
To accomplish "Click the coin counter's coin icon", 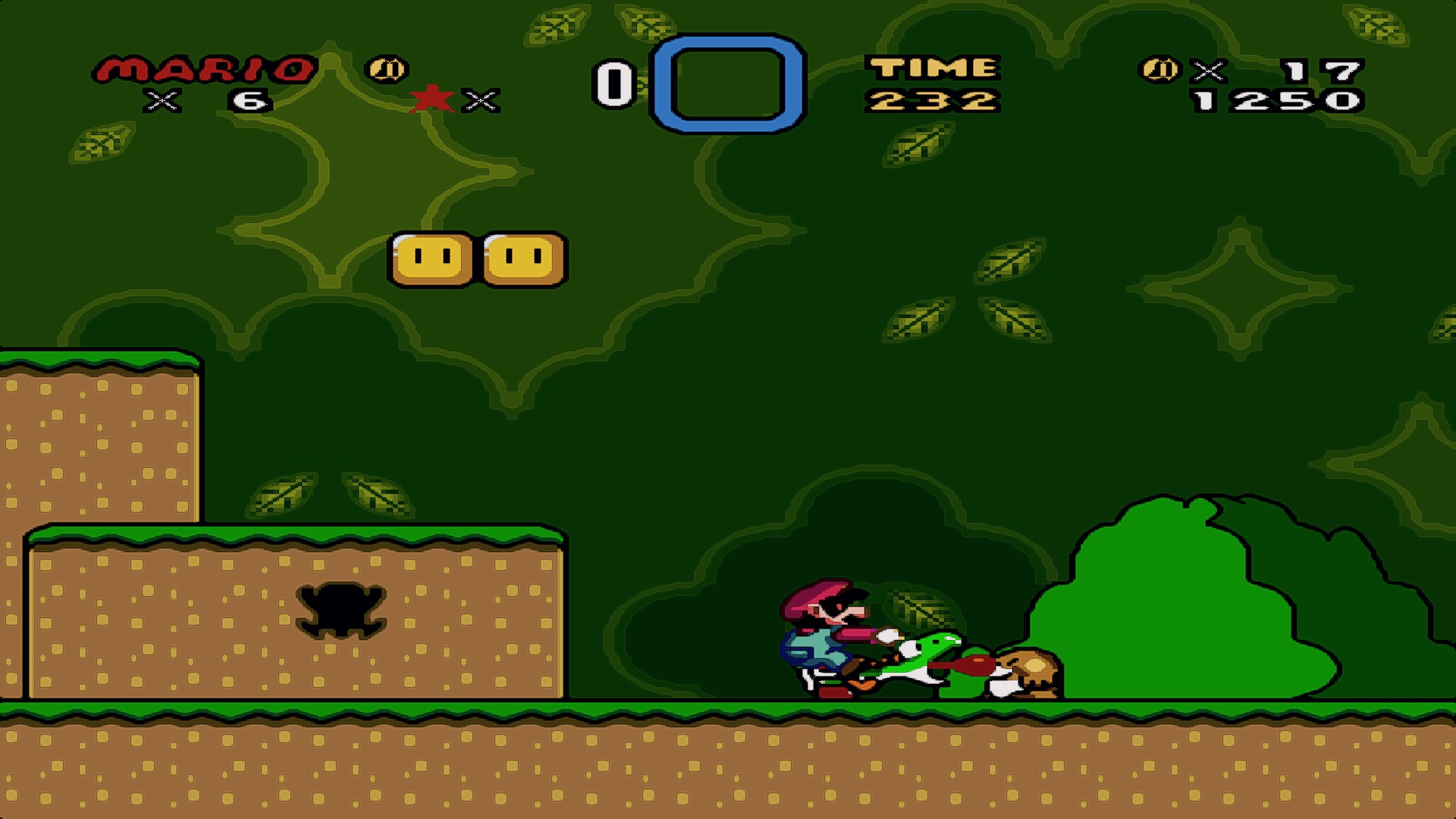I will pos(1159,71).
